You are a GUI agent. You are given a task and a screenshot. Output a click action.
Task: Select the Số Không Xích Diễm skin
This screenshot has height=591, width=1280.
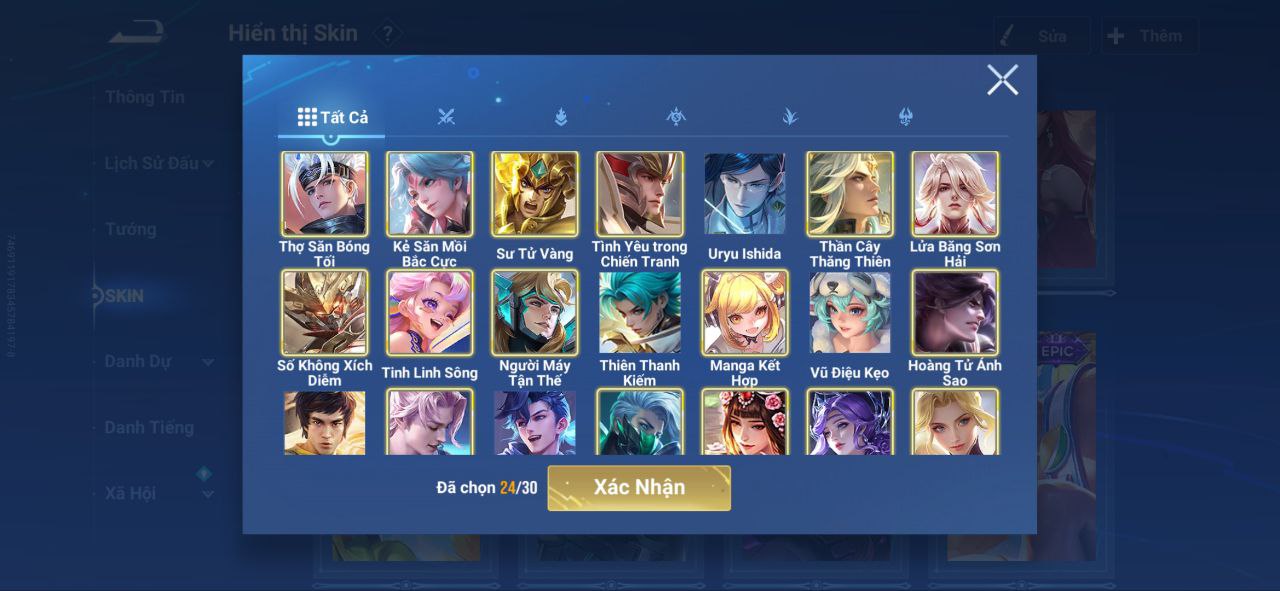coord(325,313)
